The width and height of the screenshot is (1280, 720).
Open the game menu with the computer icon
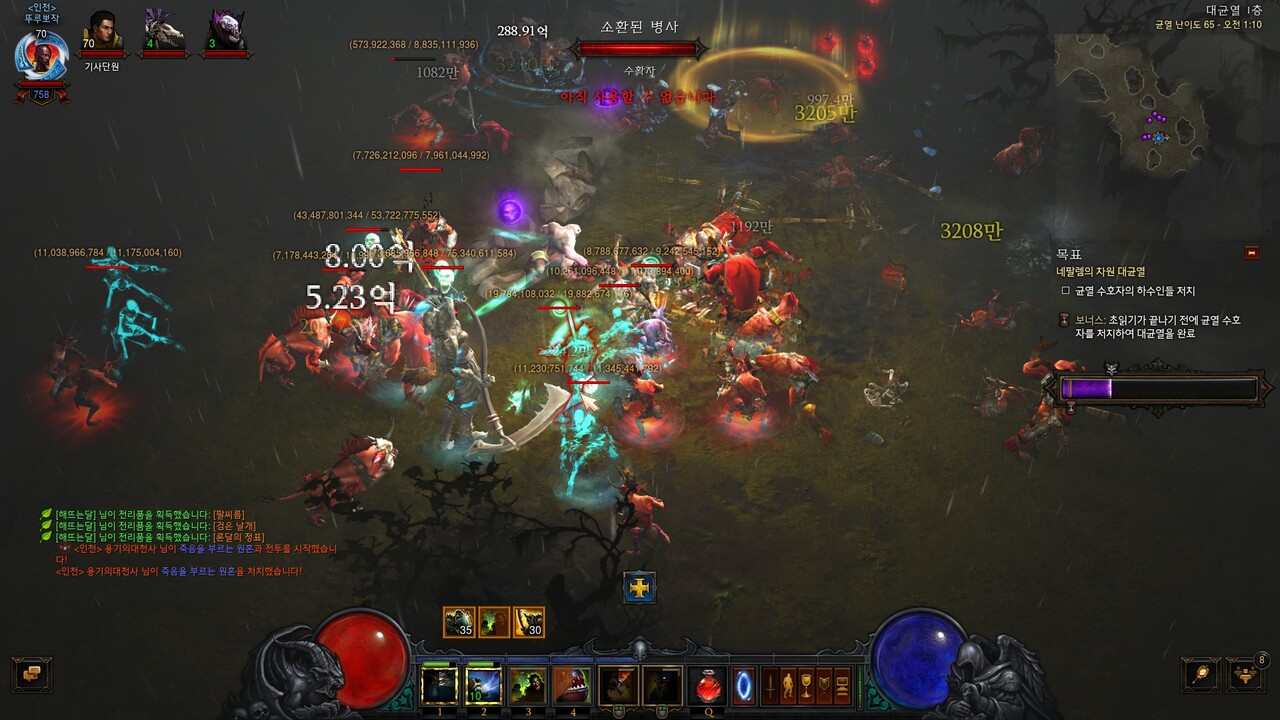842,686
